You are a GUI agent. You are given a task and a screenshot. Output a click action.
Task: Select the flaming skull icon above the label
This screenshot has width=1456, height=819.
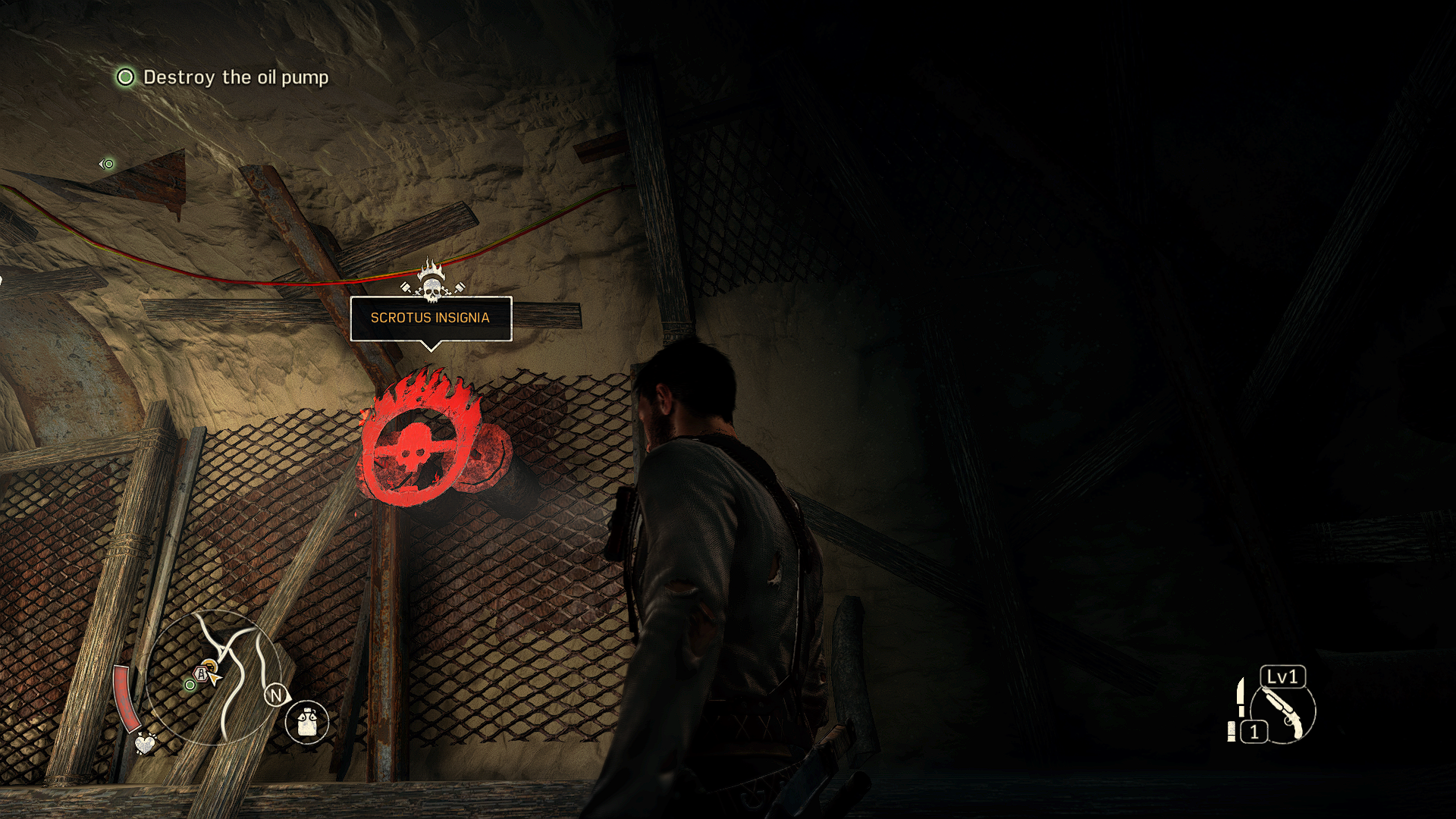tap(431, 281)
